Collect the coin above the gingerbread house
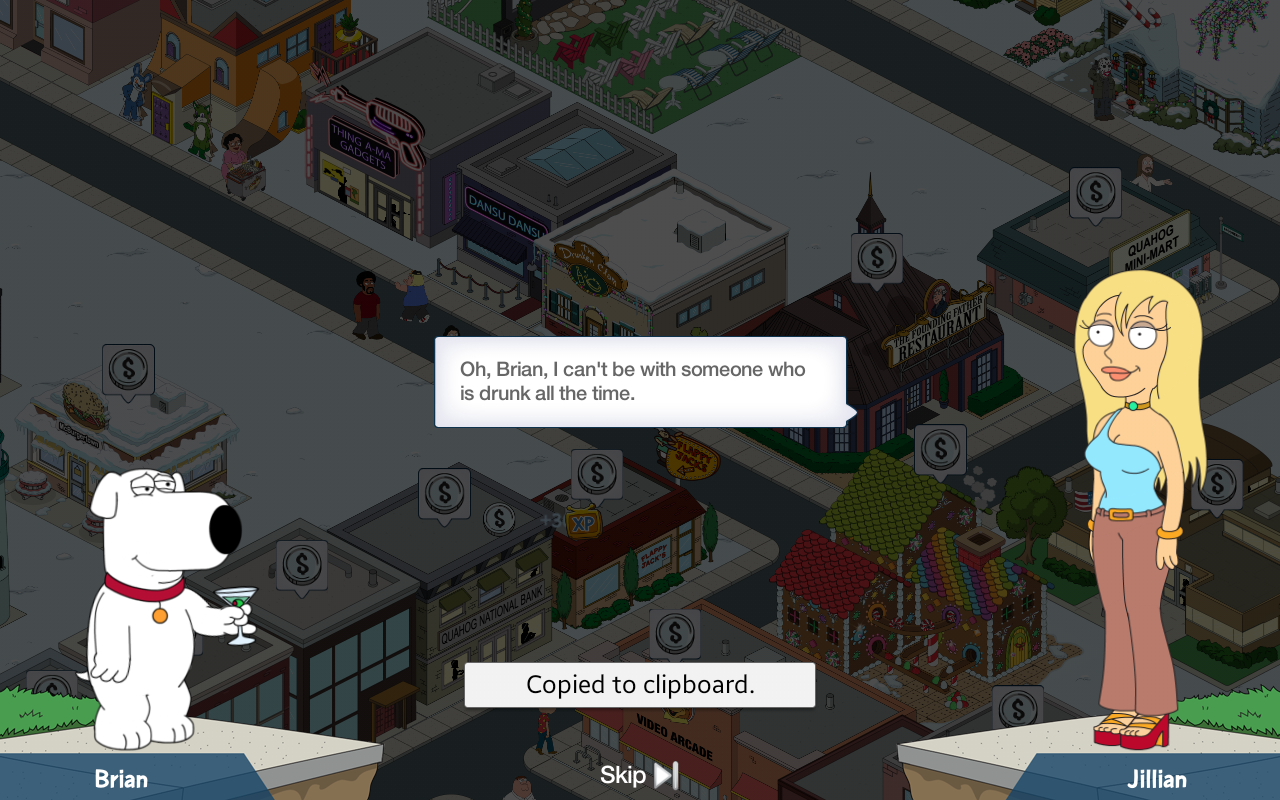The image size is (1280, 800). click(940, 449)
